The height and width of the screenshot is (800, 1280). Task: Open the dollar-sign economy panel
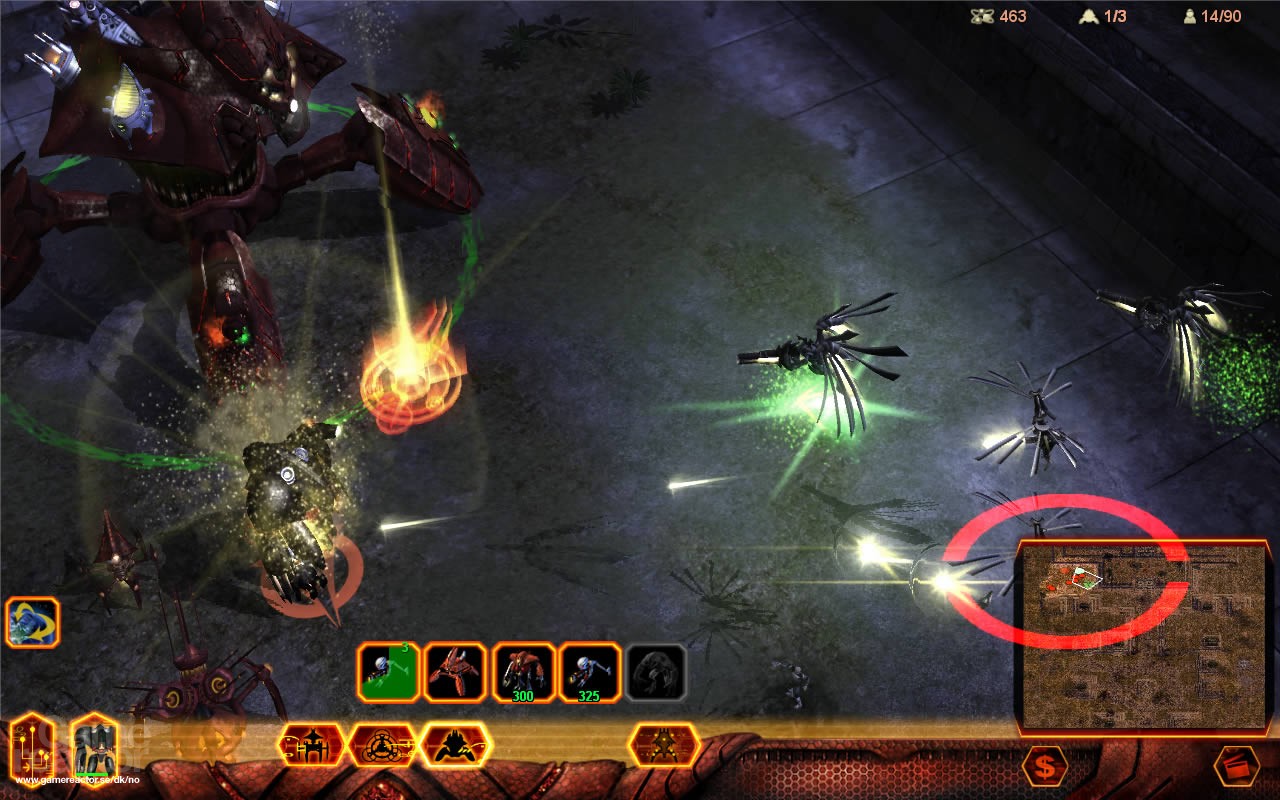point(1045,766)
